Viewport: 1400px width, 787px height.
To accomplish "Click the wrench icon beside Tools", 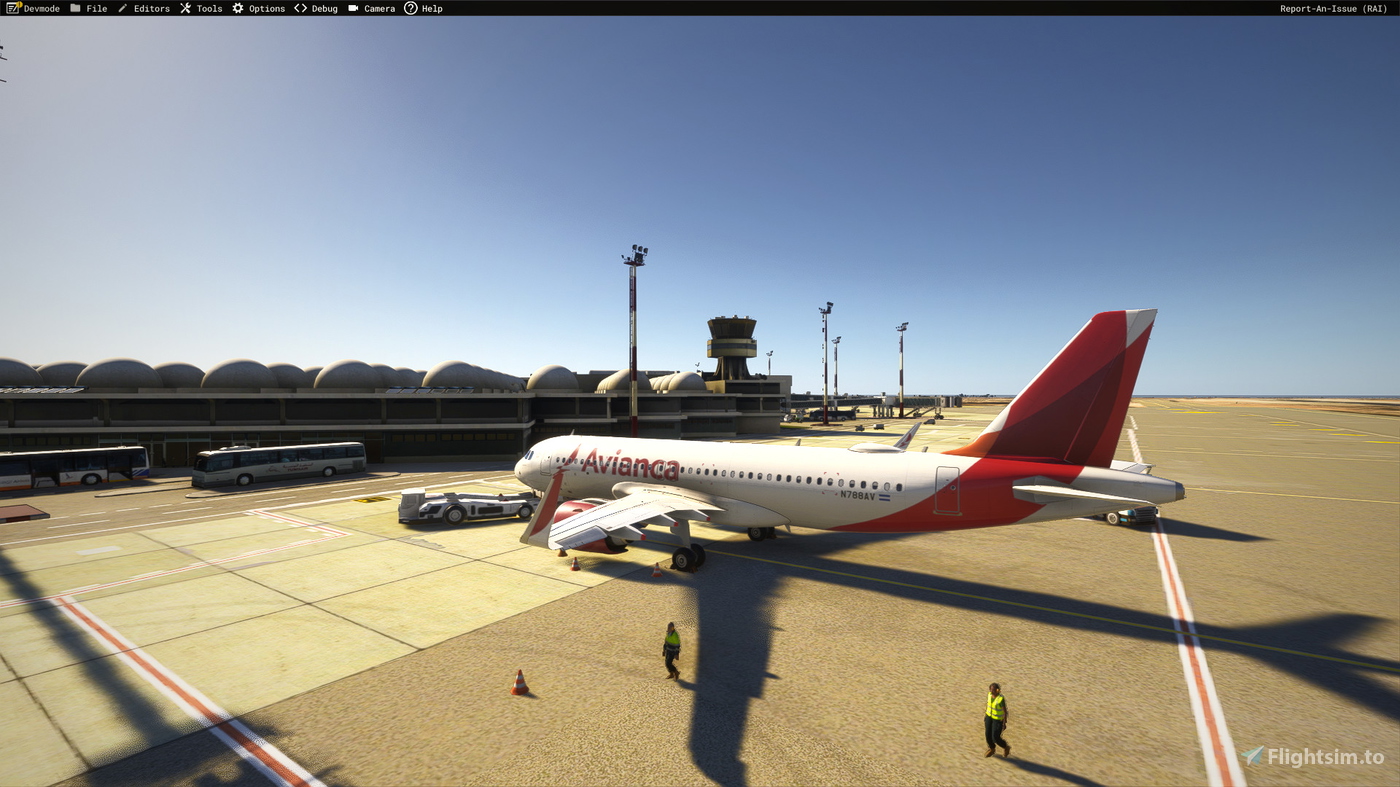I will pos(184,8).
